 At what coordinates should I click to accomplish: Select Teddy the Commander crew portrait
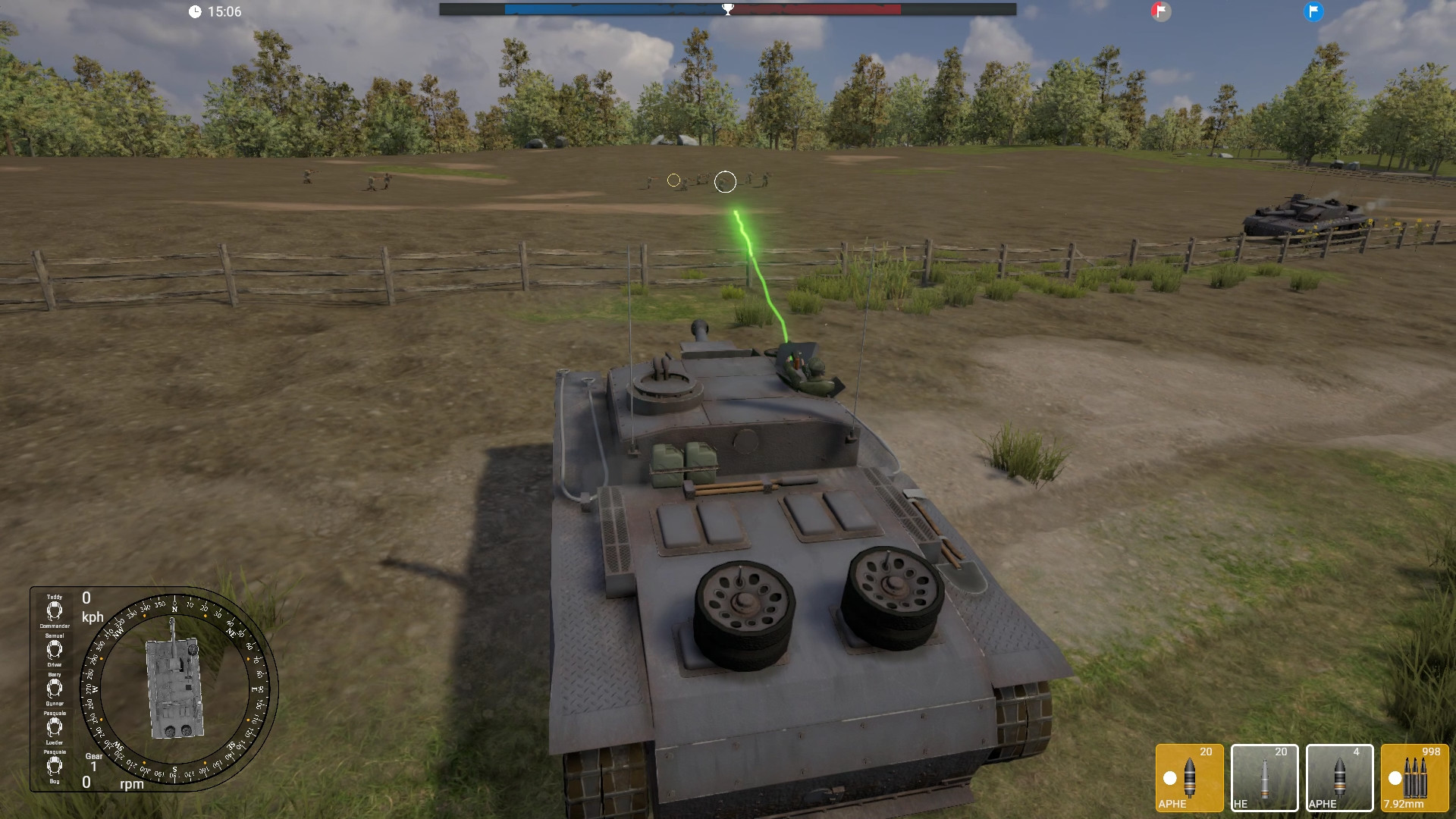tap(54, 610)
